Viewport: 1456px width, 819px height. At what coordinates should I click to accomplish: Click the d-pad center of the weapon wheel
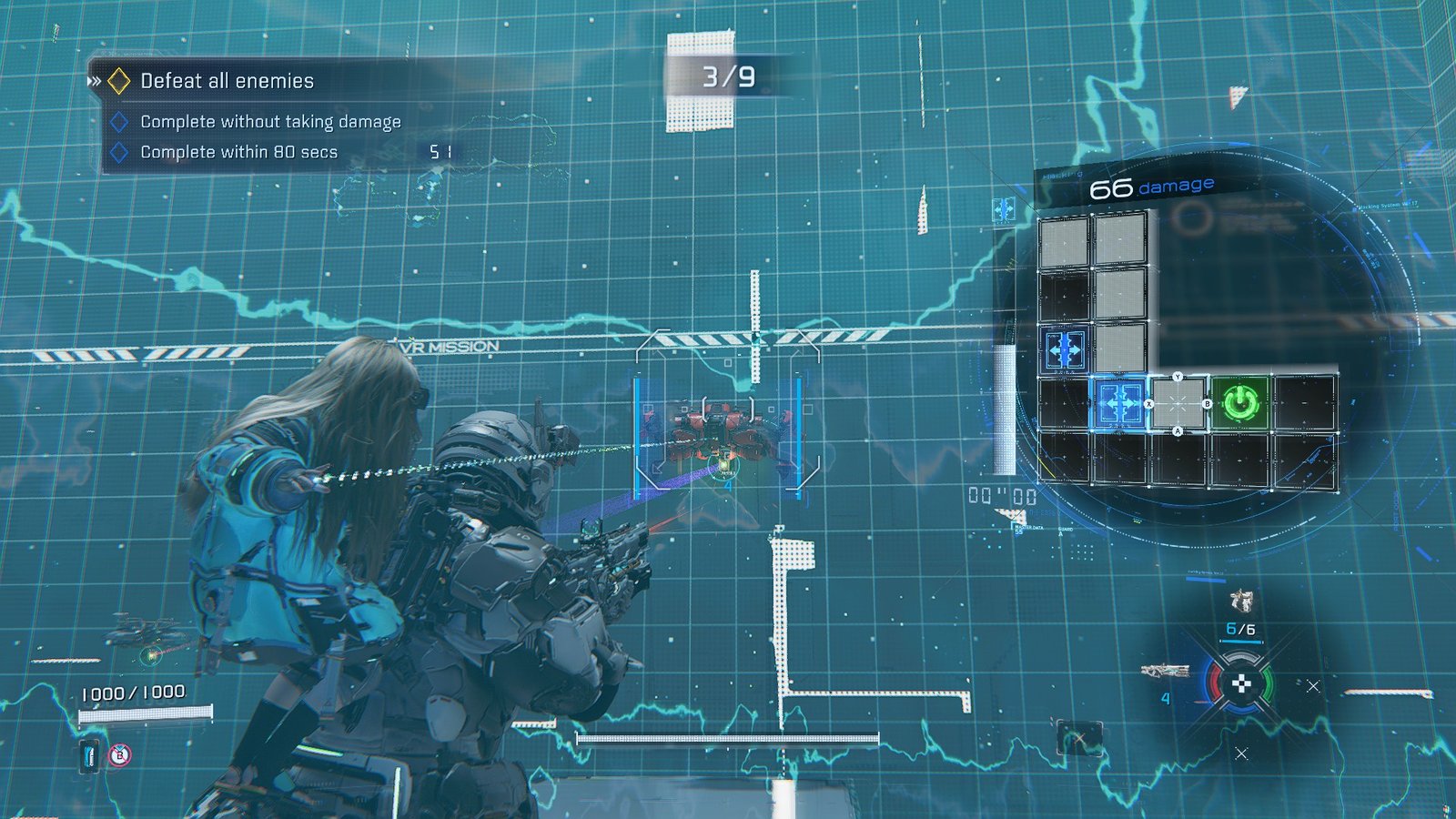[x=1241, y=684]
